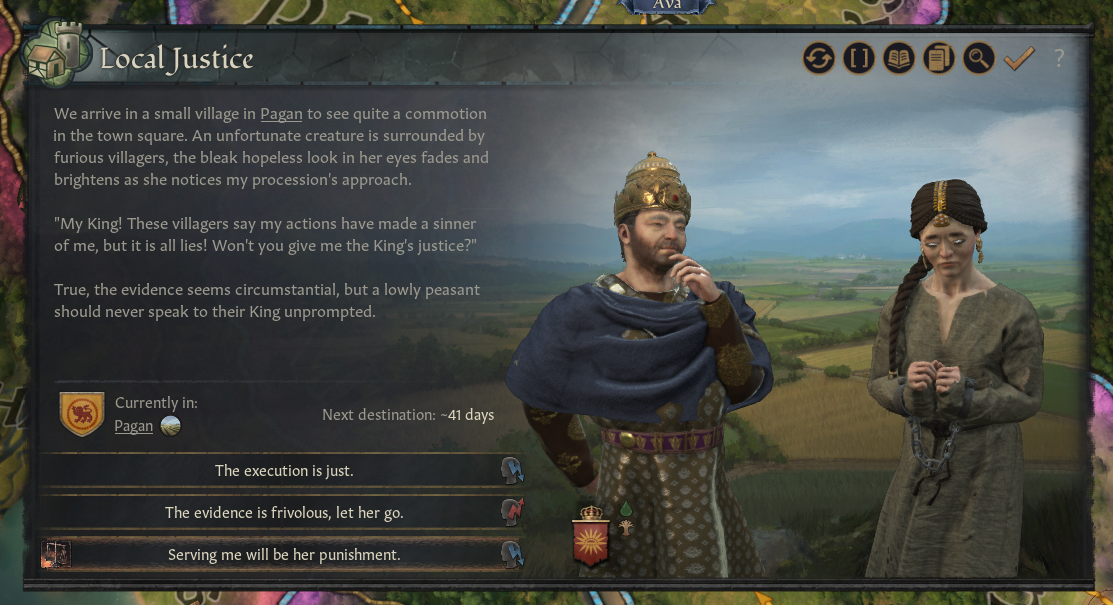Select "Serving me will be her punishment."

pyautogui.click(x=284, y=554)
